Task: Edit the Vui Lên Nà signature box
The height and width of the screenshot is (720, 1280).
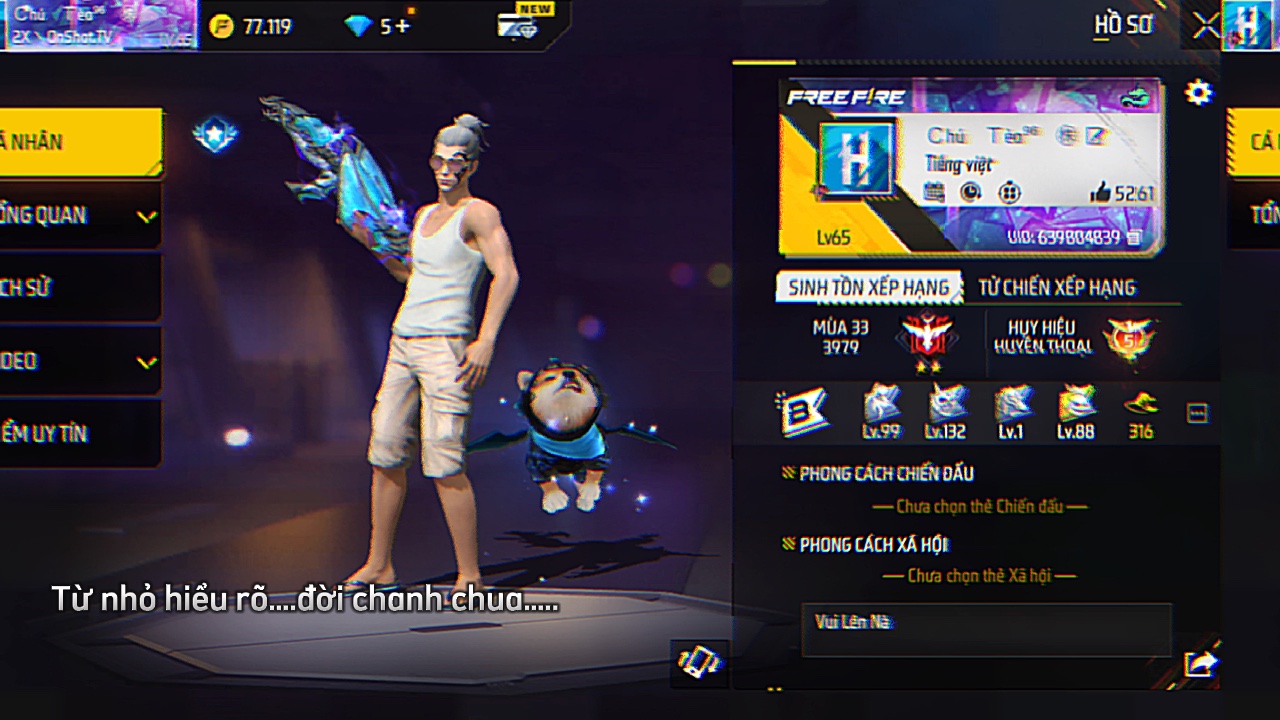Action: coord(986,630)
